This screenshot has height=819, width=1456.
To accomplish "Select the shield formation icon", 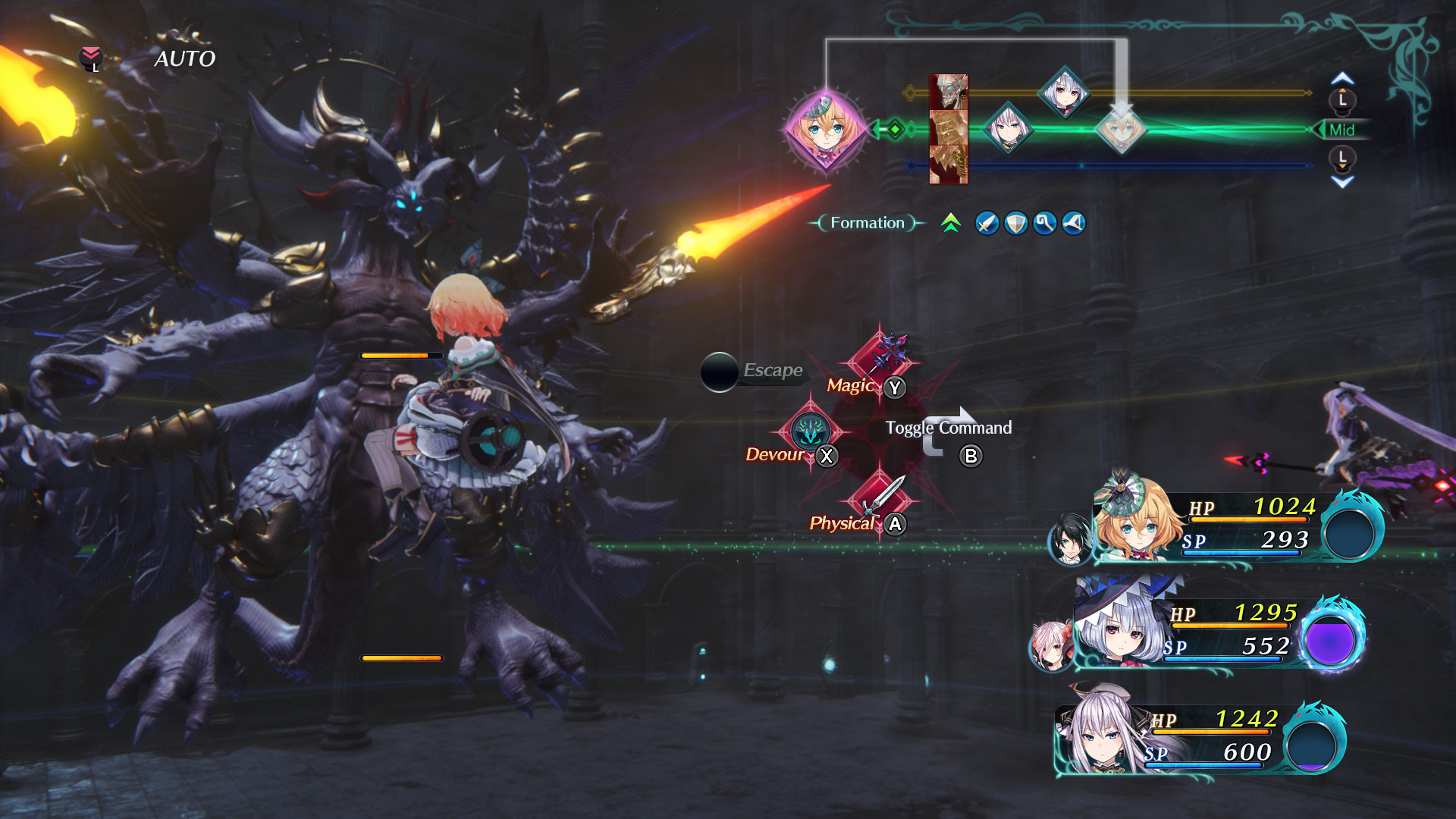I will pyautogui.click(x=1015, y=223).
